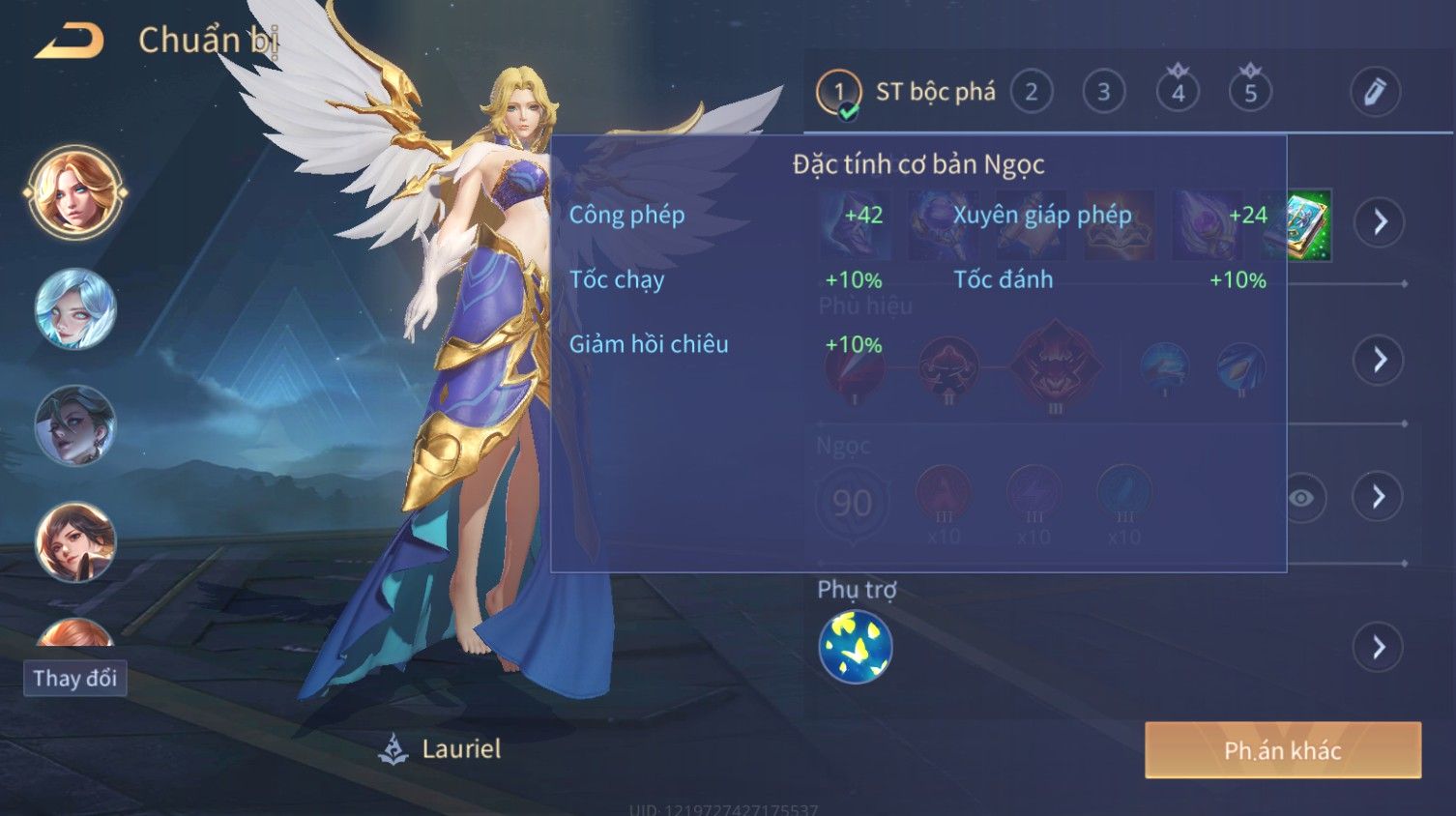
Task: Switch to preset slot 4
Action: click(1178, 93)
